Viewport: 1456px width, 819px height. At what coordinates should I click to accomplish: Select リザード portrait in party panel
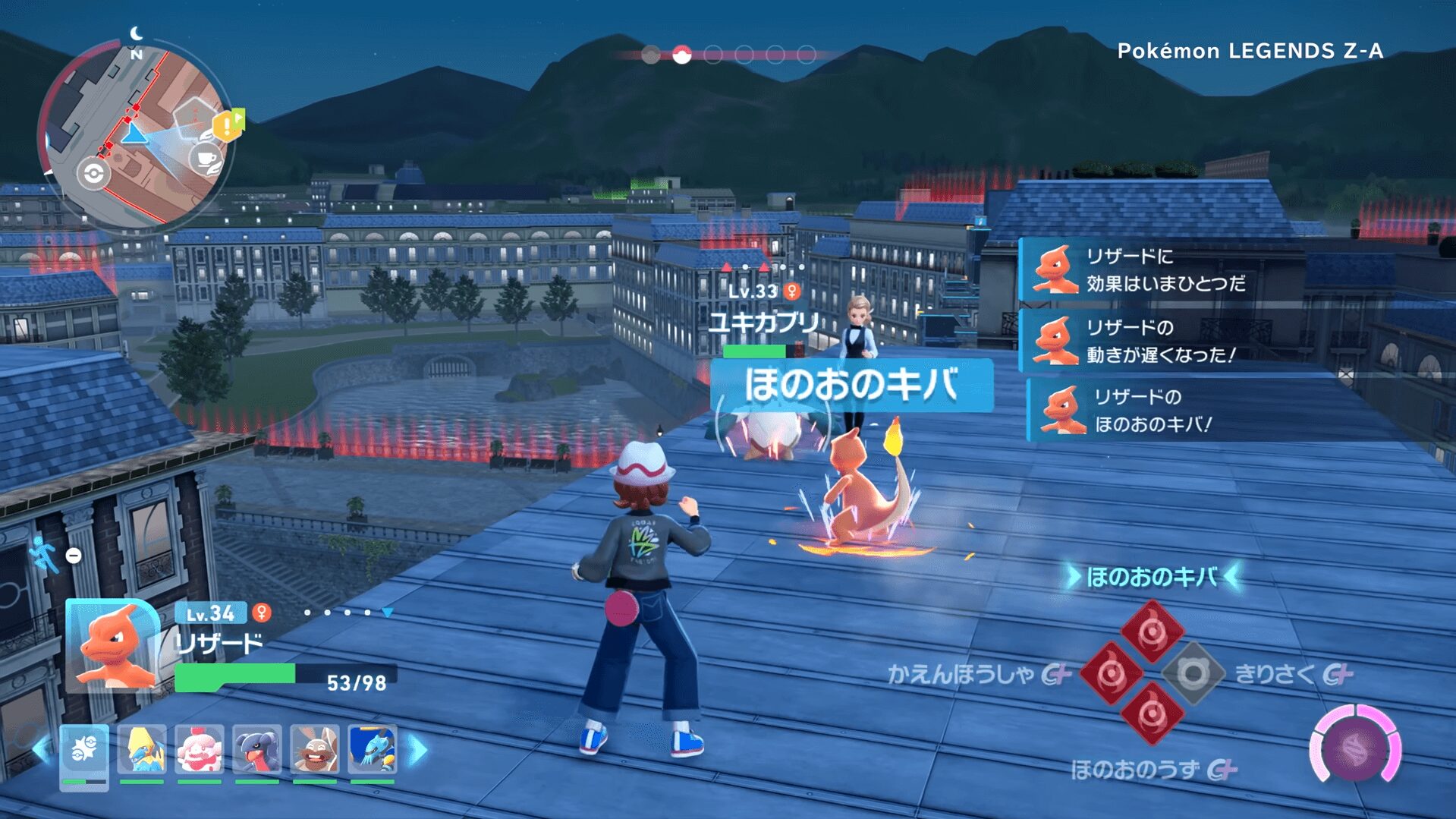tap(112, 645)
